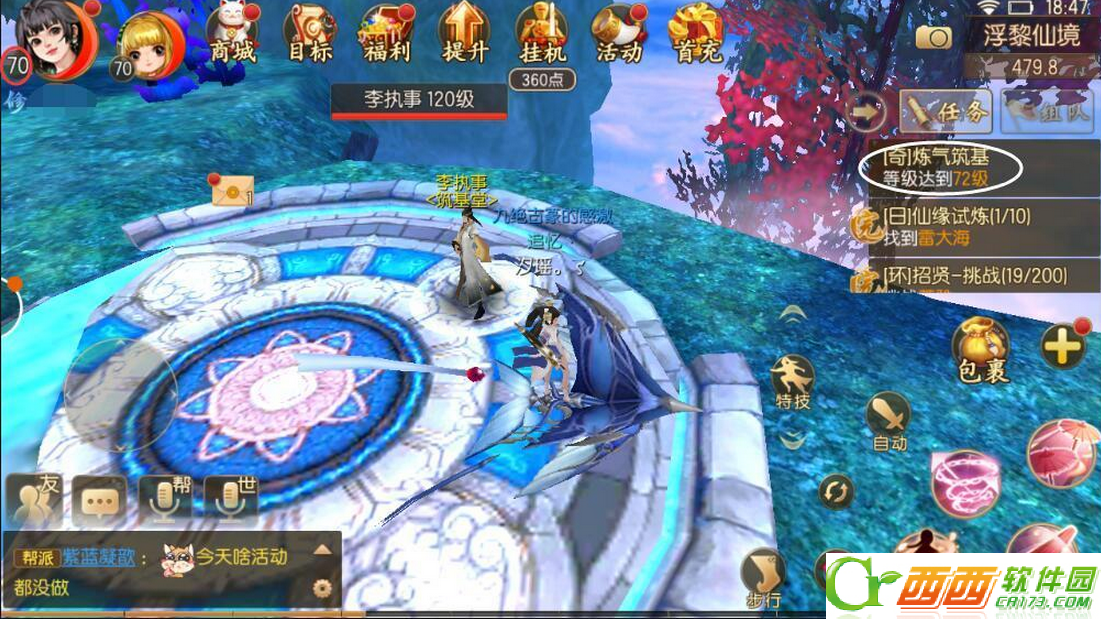Switch to the 任务 quest tab

944,110
